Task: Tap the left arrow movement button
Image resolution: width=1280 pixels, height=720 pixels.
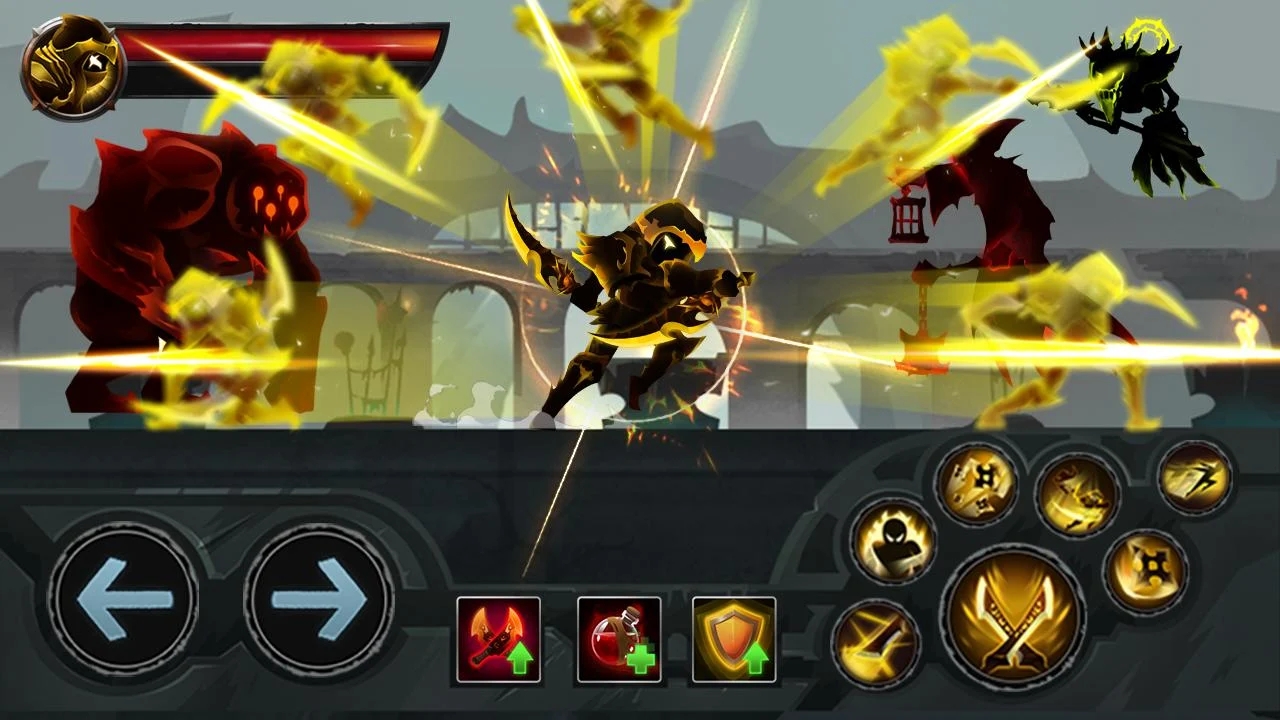Action: click(x=123, y=599)
